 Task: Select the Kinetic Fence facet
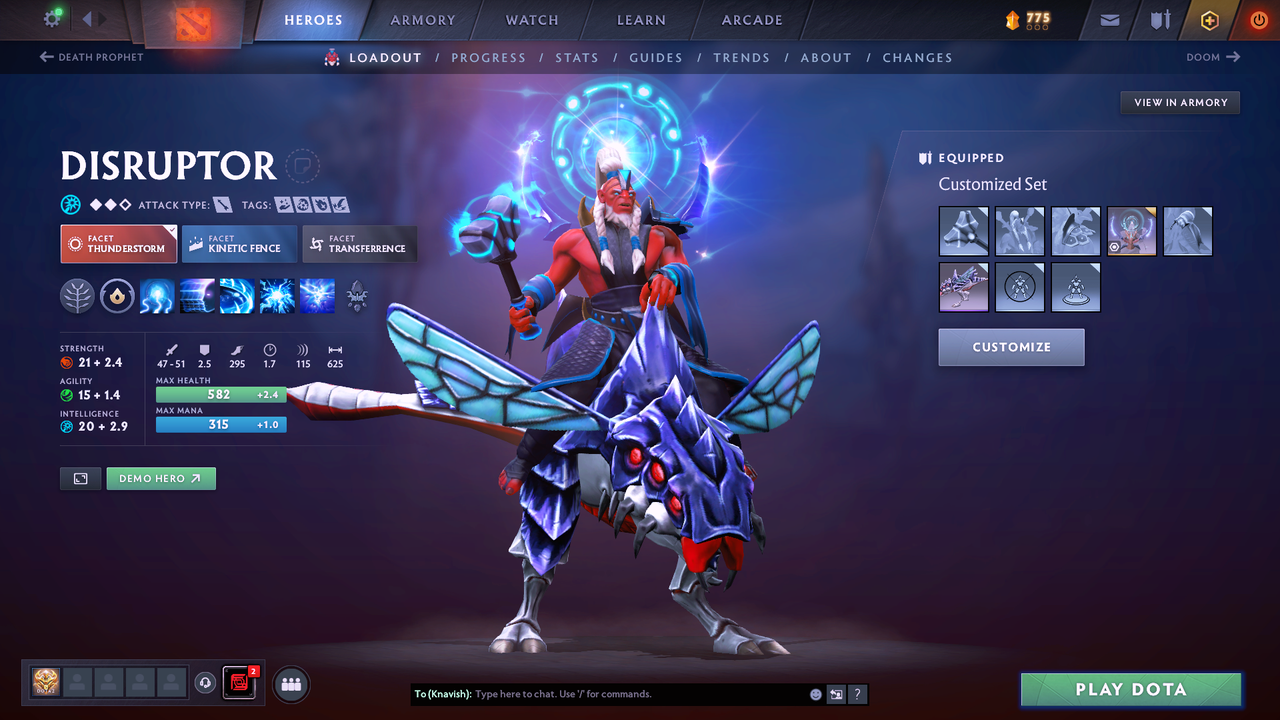point(238,243)
